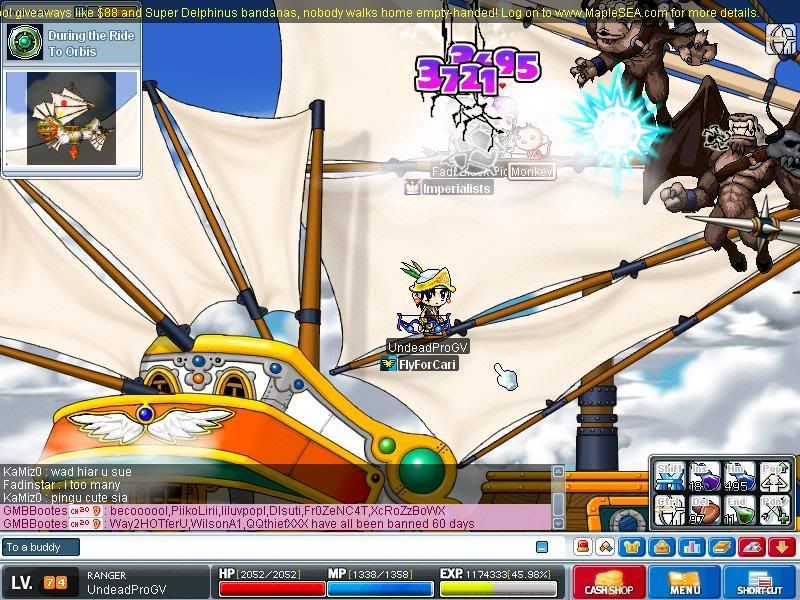The height and width of the screenshot is (600, 800).
Task: Use the green apple quickslot on End
Action: click(x=740, y=509)
